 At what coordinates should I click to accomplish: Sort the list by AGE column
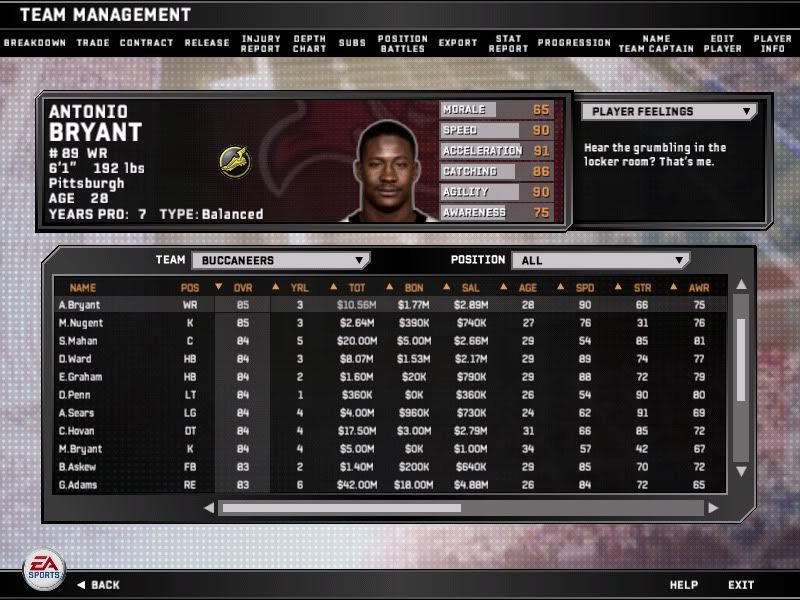[528, 288]
